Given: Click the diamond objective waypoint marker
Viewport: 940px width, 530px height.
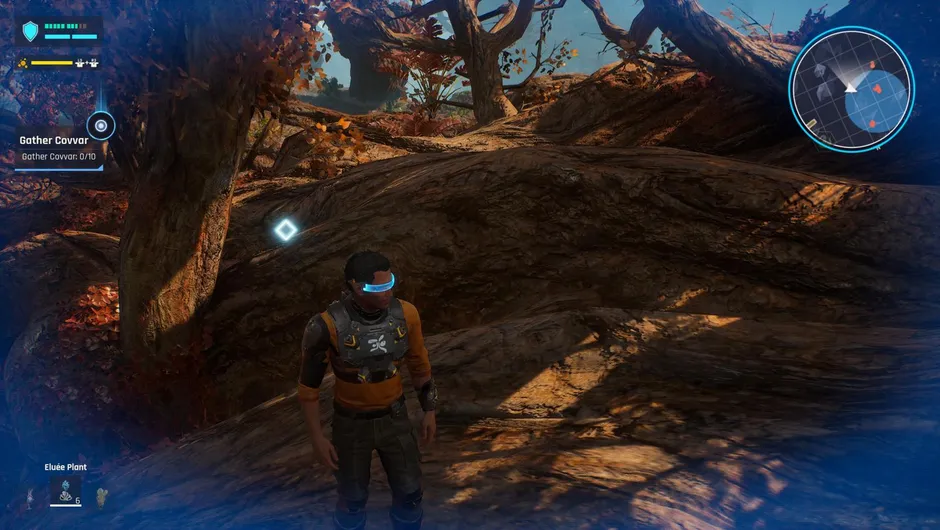Looking at the screenshot, I should coord(286,231).
